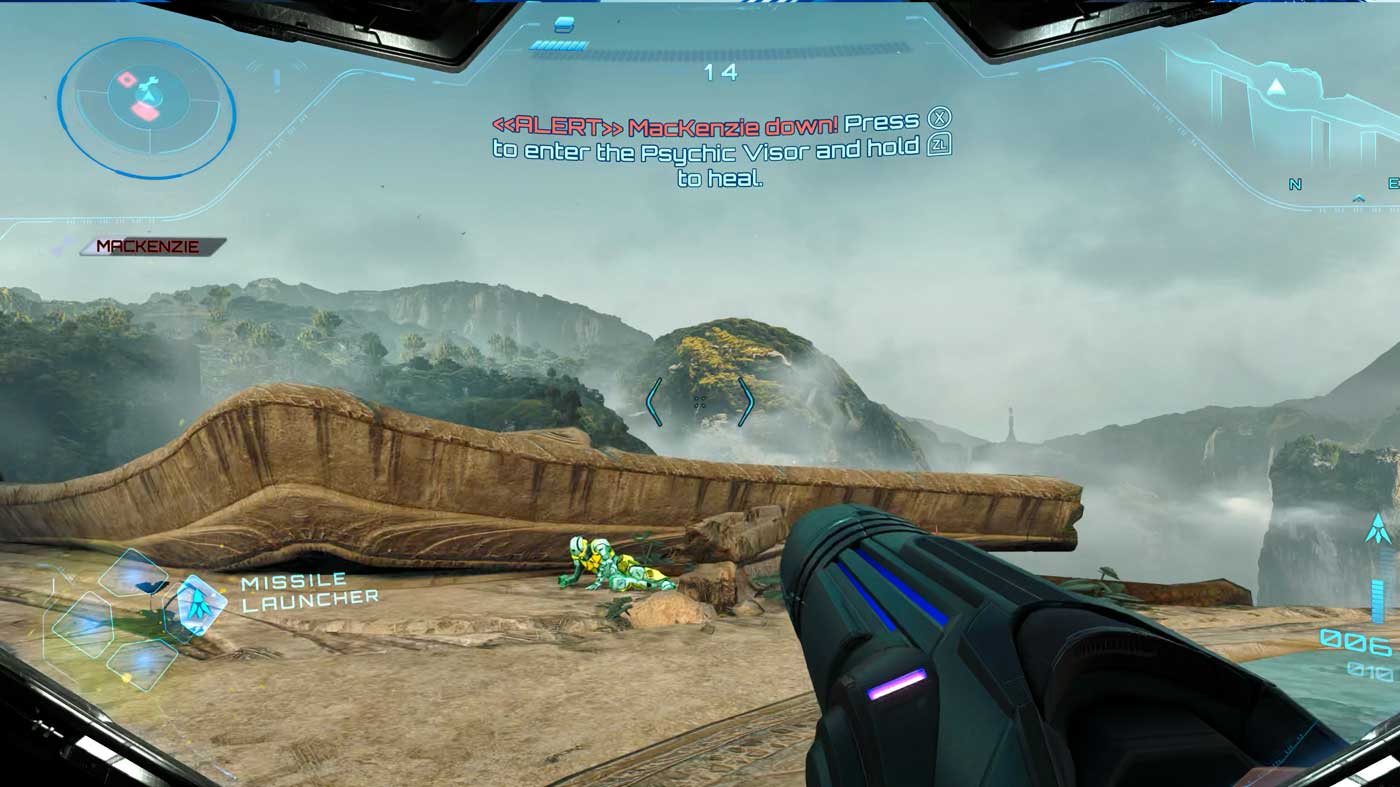Enable the targeting reticle lock-on

point(700,400)
